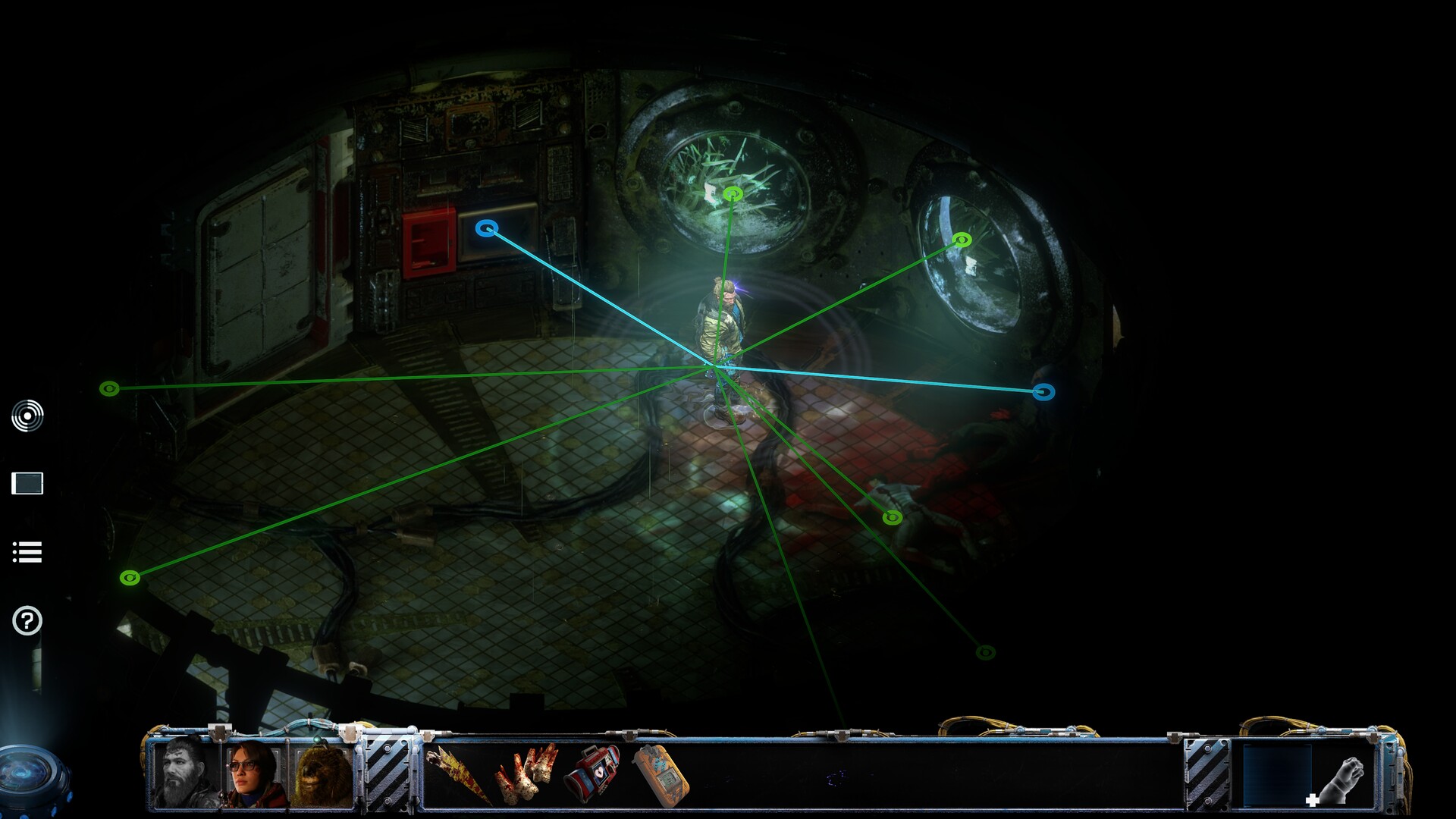Switch to the bearded man portrait
This screenshot has height=819, width=1456.
click(185, 772)
